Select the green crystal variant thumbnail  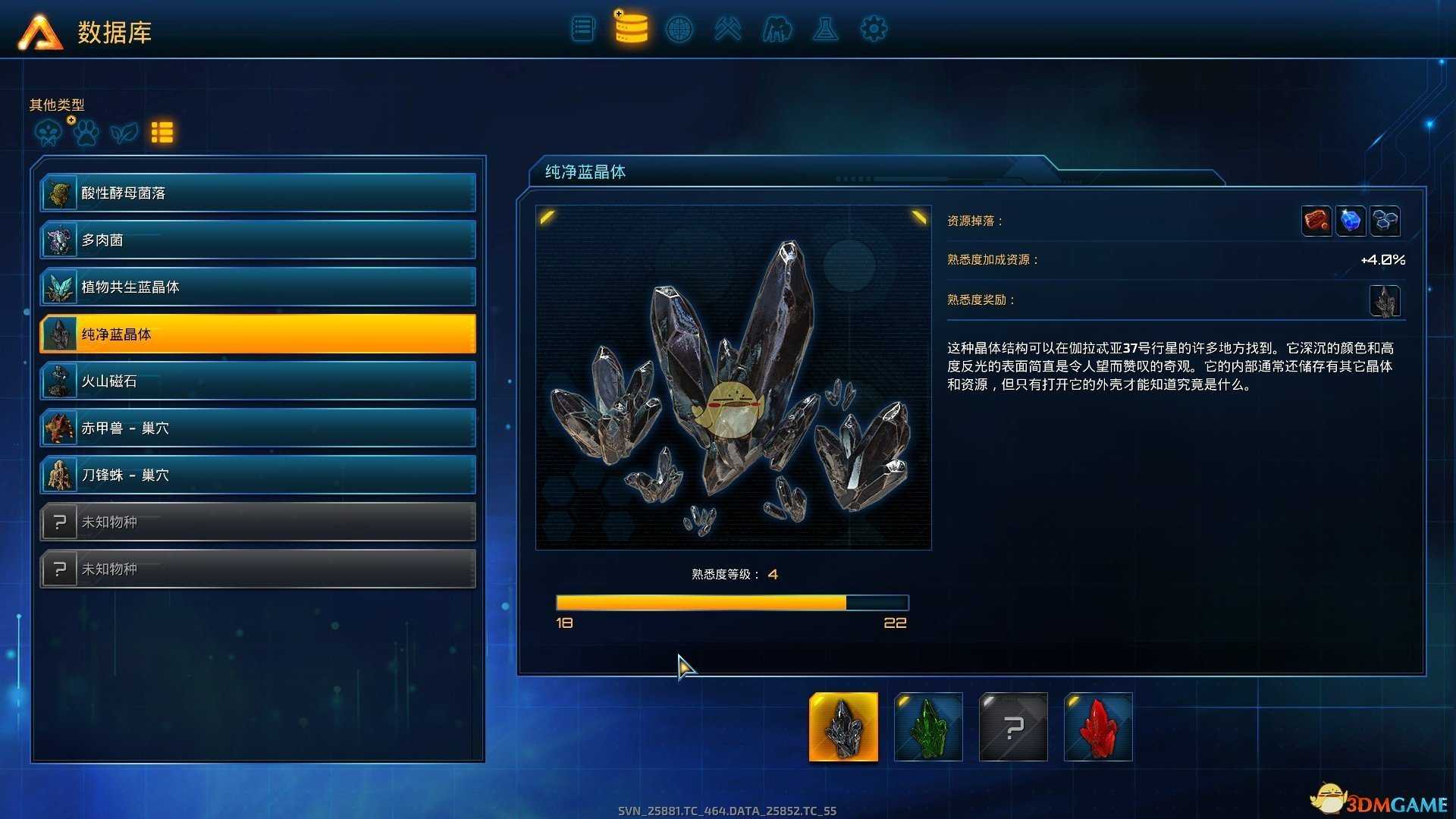pos(928,726)
